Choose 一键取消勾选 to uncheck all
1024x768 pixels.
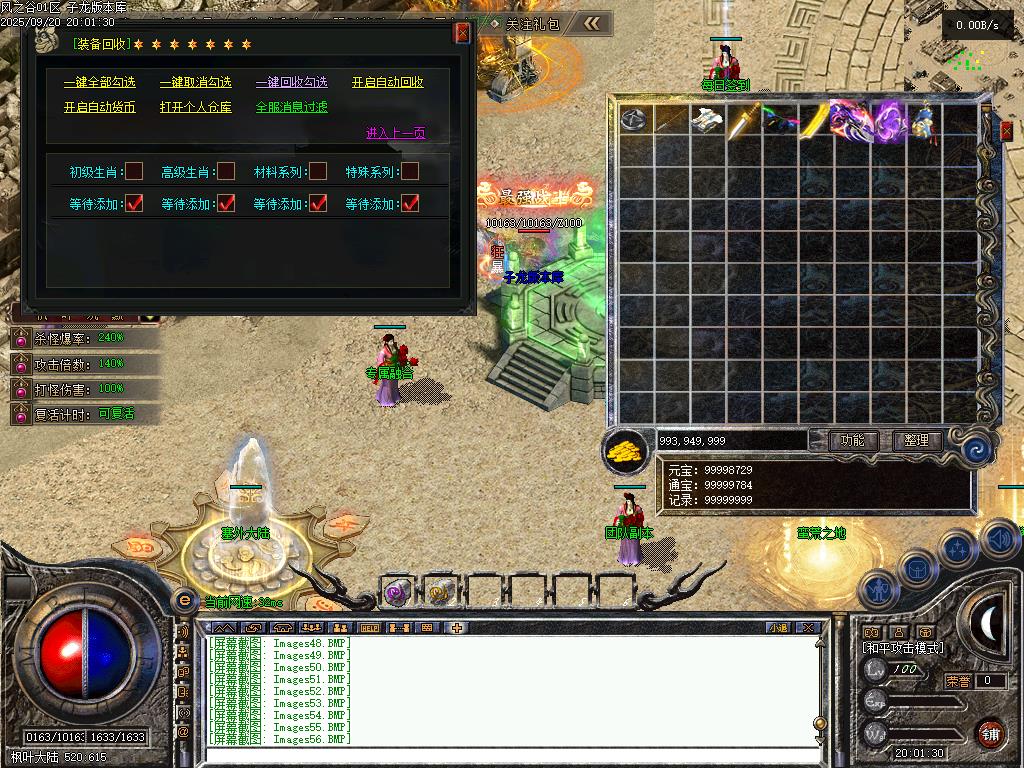click(195, 82)
